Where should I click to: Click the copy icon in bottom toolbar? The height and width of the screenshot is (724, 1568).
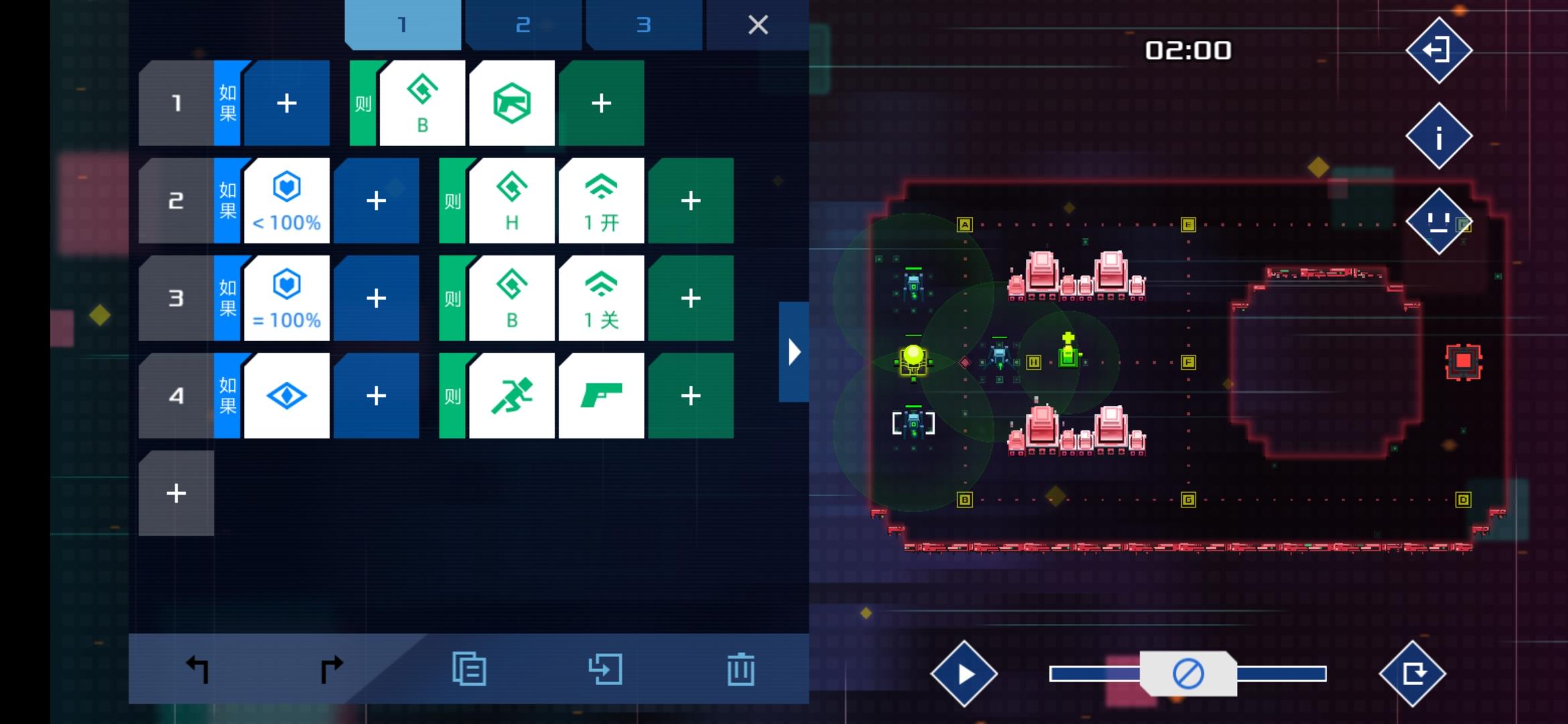click(x=470, y=668)
